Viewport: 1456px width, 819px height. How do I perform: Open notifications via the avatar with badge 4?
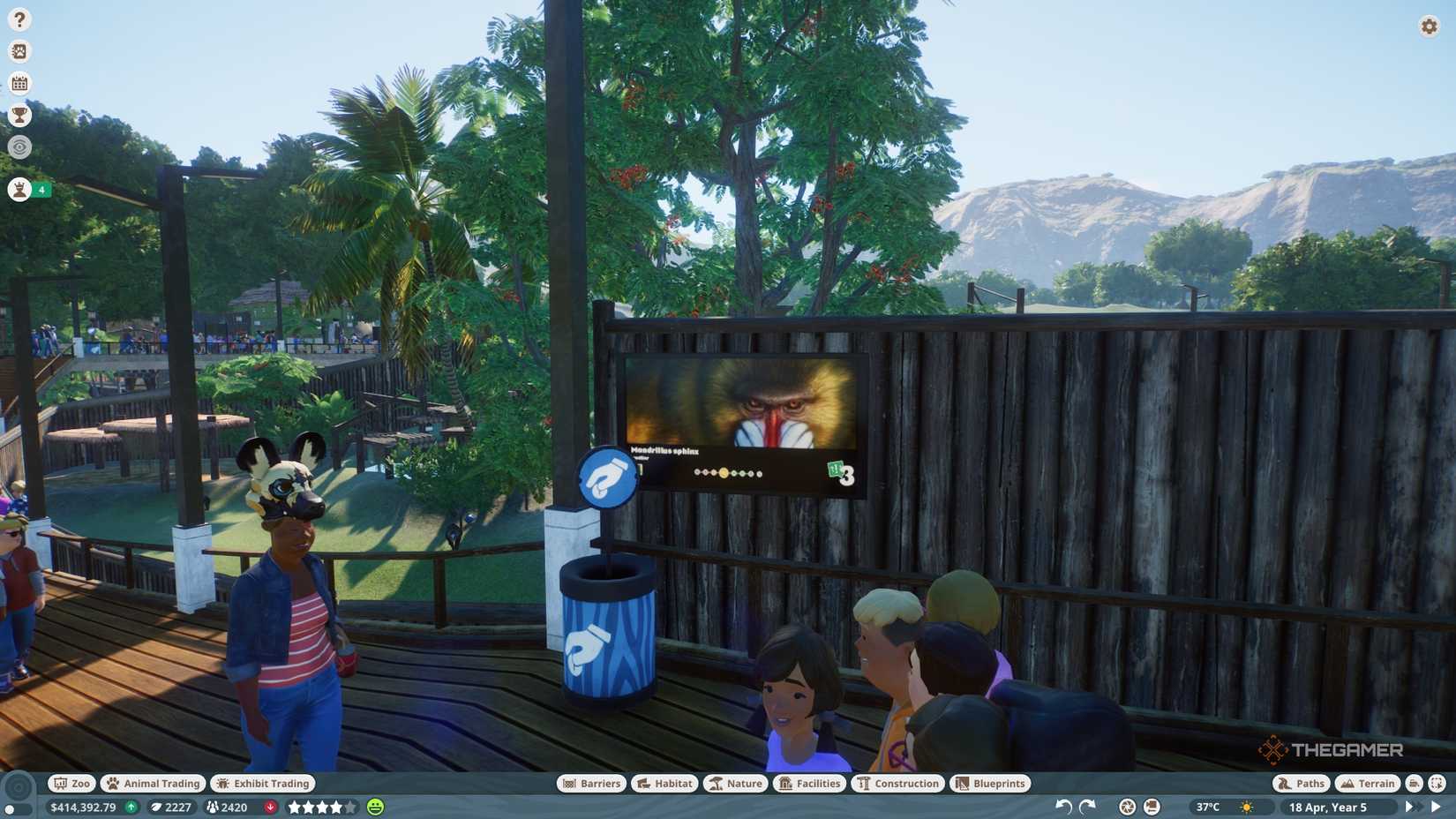[19, 189]
